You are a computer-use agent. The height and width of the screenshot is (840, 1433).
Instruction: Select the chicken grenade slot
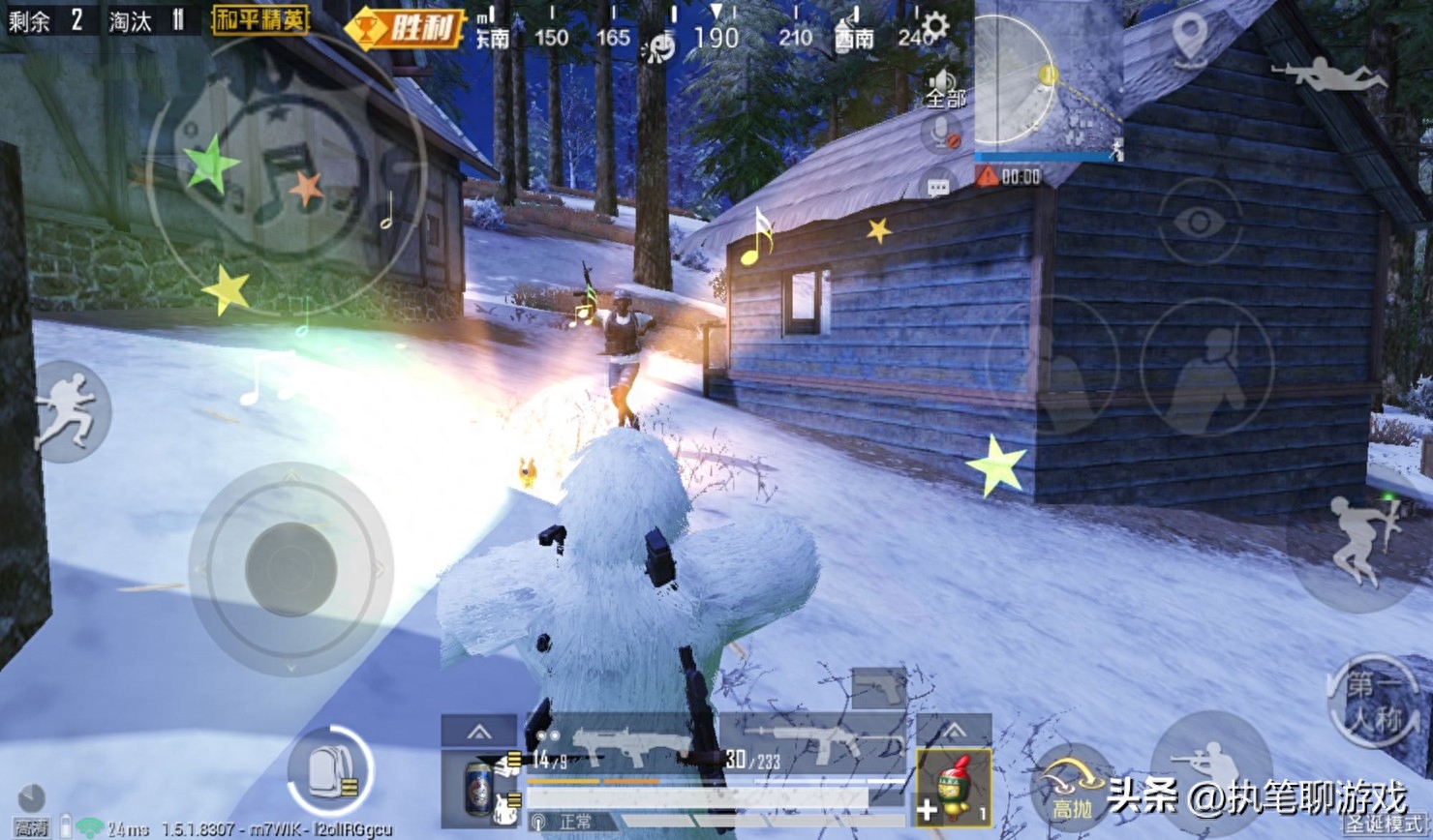click(x=954, y=786)
